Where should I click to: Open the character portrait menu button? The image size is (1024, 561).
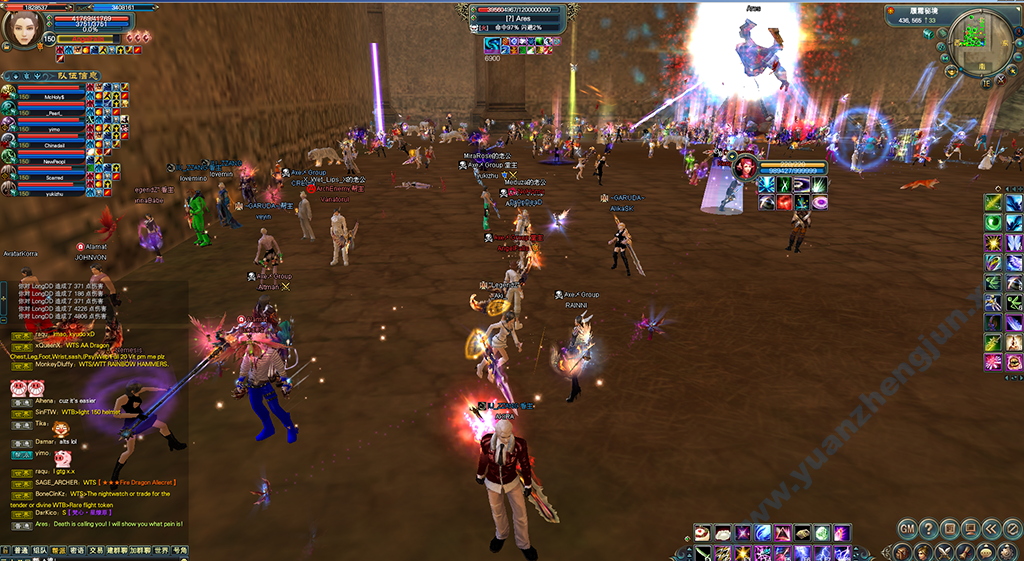923,551
